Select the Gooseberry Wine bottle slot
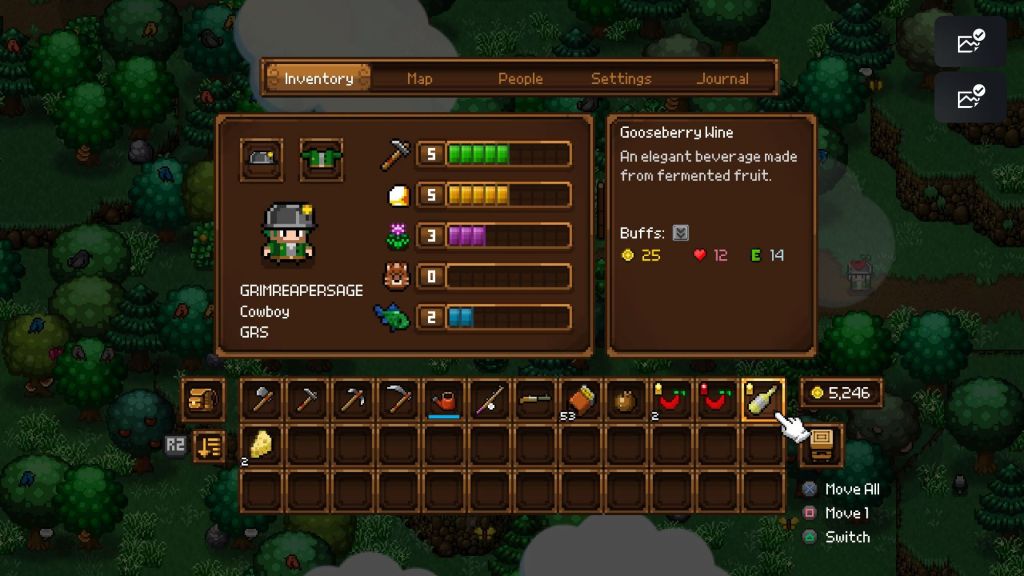The width and height of the screenshot is (1024, 576). coord(763,400)
